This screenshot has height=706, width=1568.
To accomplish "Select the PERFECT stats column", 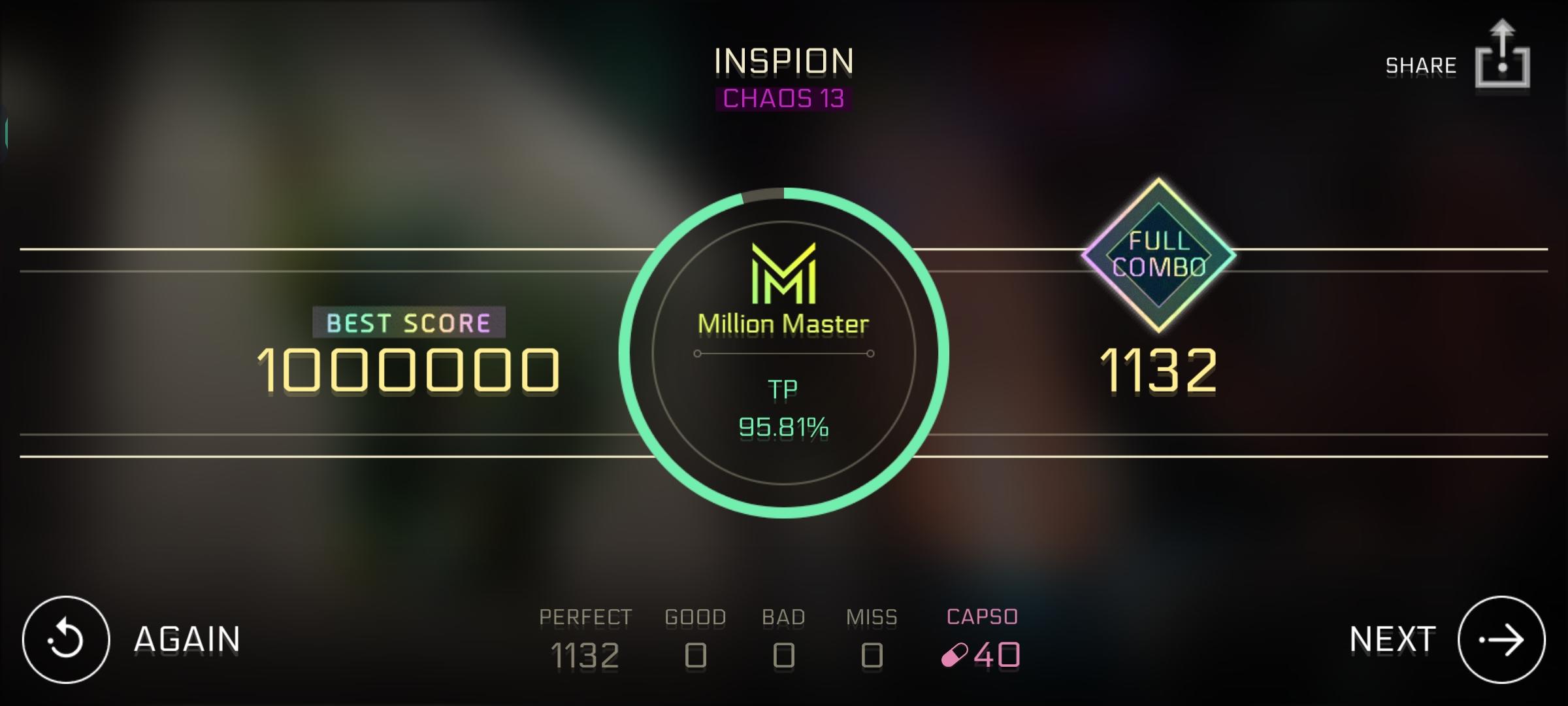I will tap(585, 634).
